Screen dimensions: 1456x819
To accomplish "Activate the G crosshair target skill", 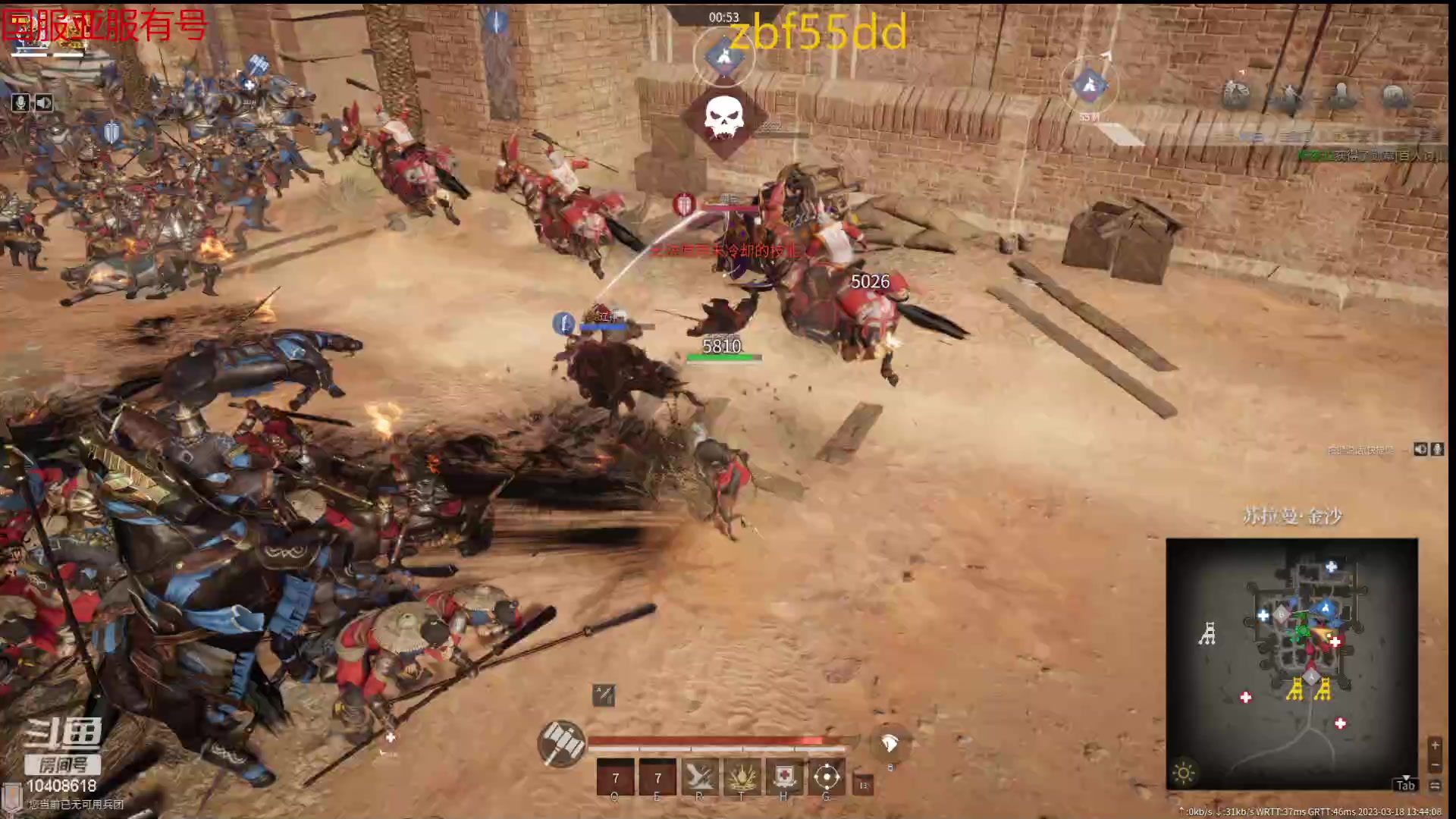I will pos(827,777).
